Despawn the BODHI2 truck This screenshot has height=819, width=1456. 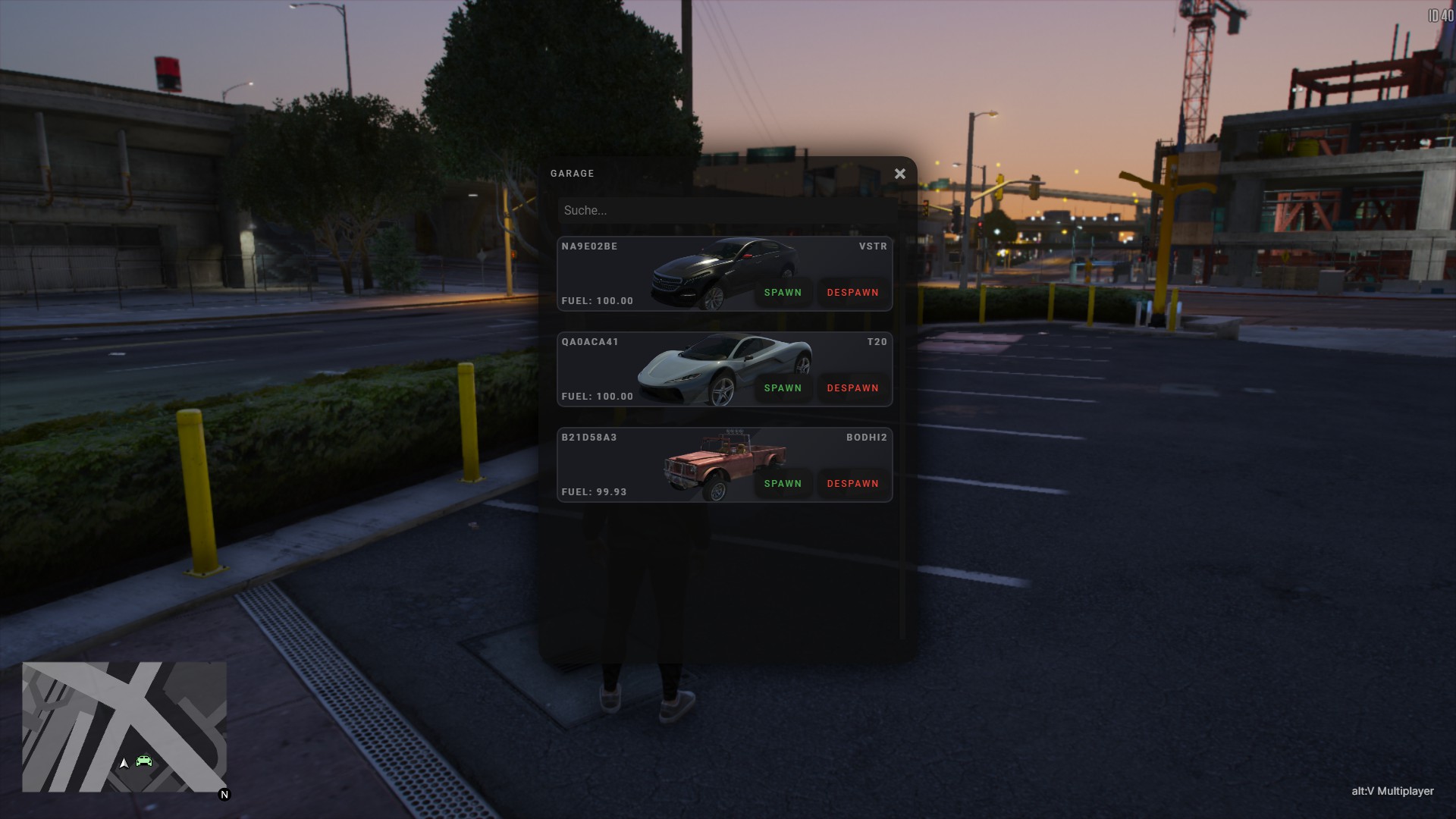(x=852, y=484)
